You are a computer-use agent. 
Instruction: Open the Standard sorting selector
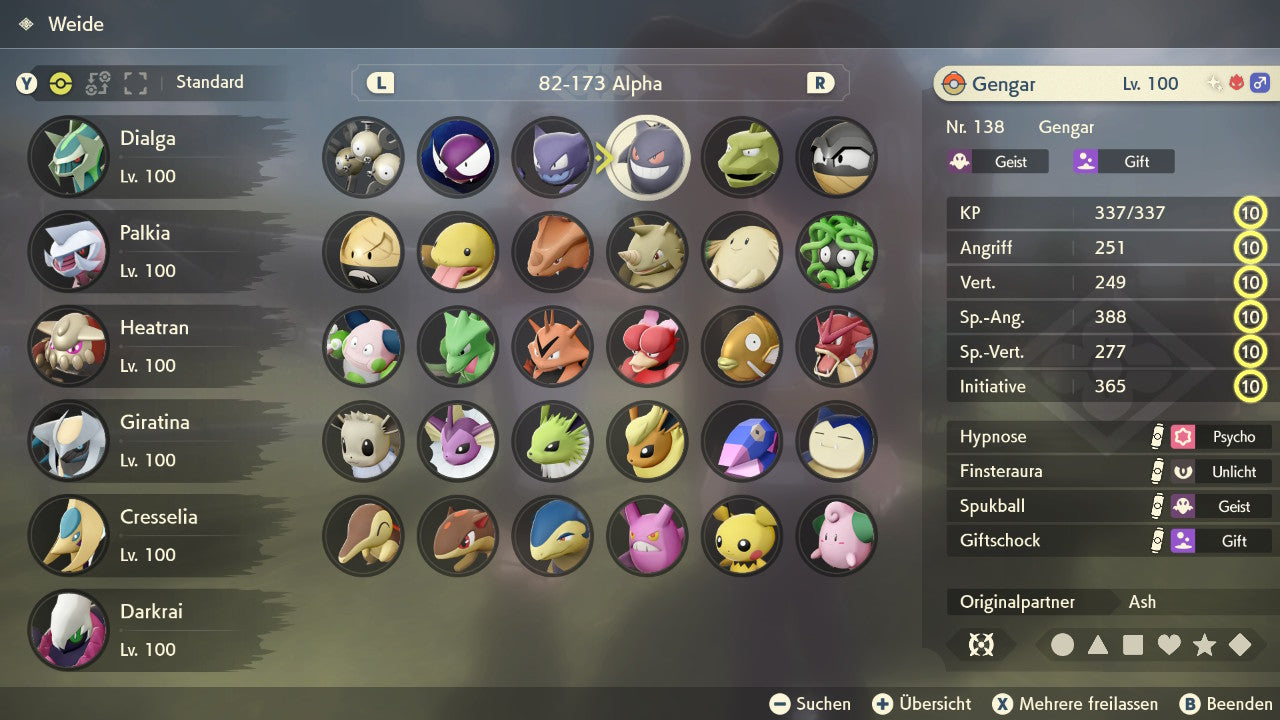(209, 82)
